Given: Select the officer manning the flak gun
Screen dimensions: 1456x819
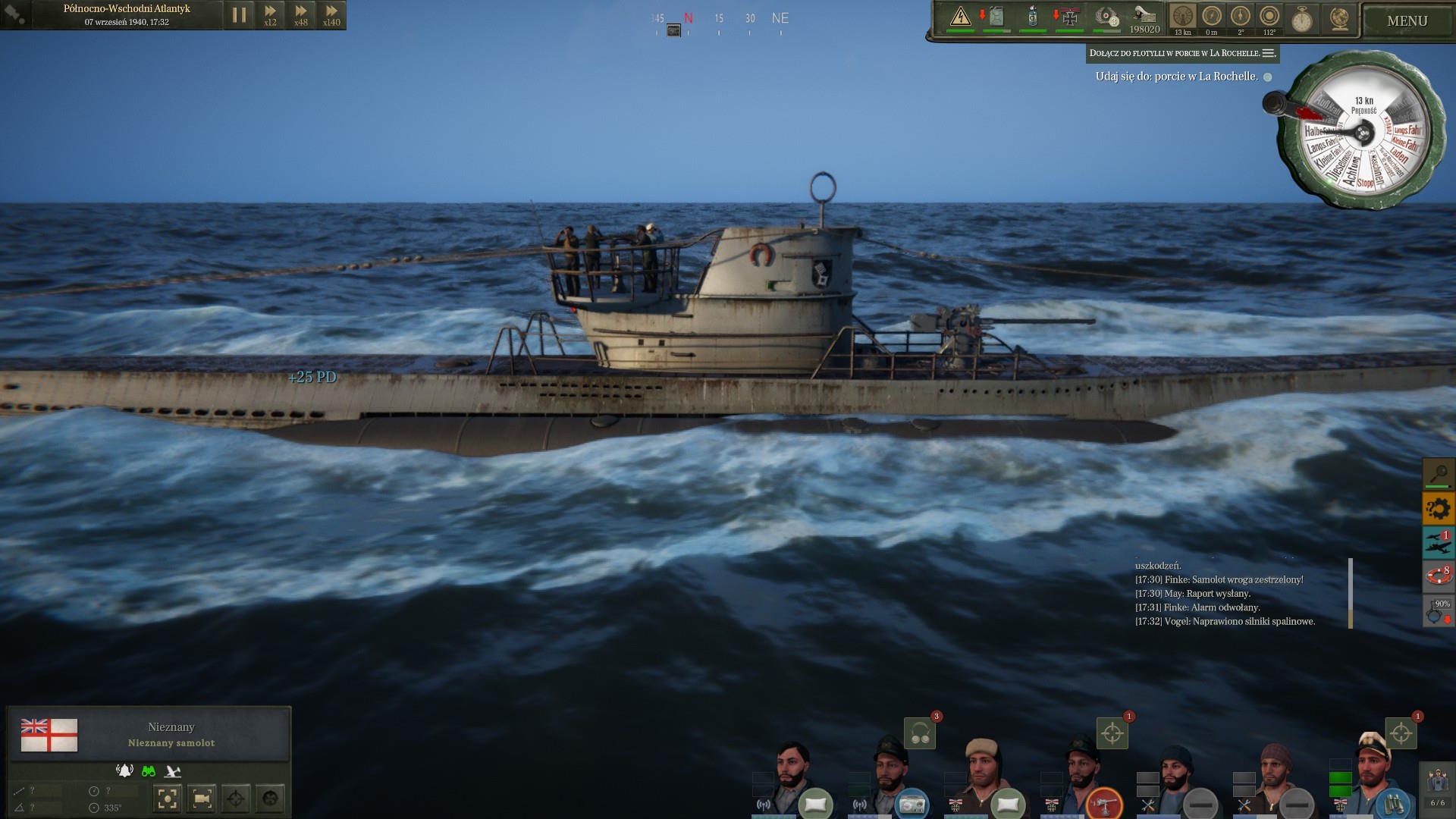Looking at the screenshot, I should click(1083, 773).
